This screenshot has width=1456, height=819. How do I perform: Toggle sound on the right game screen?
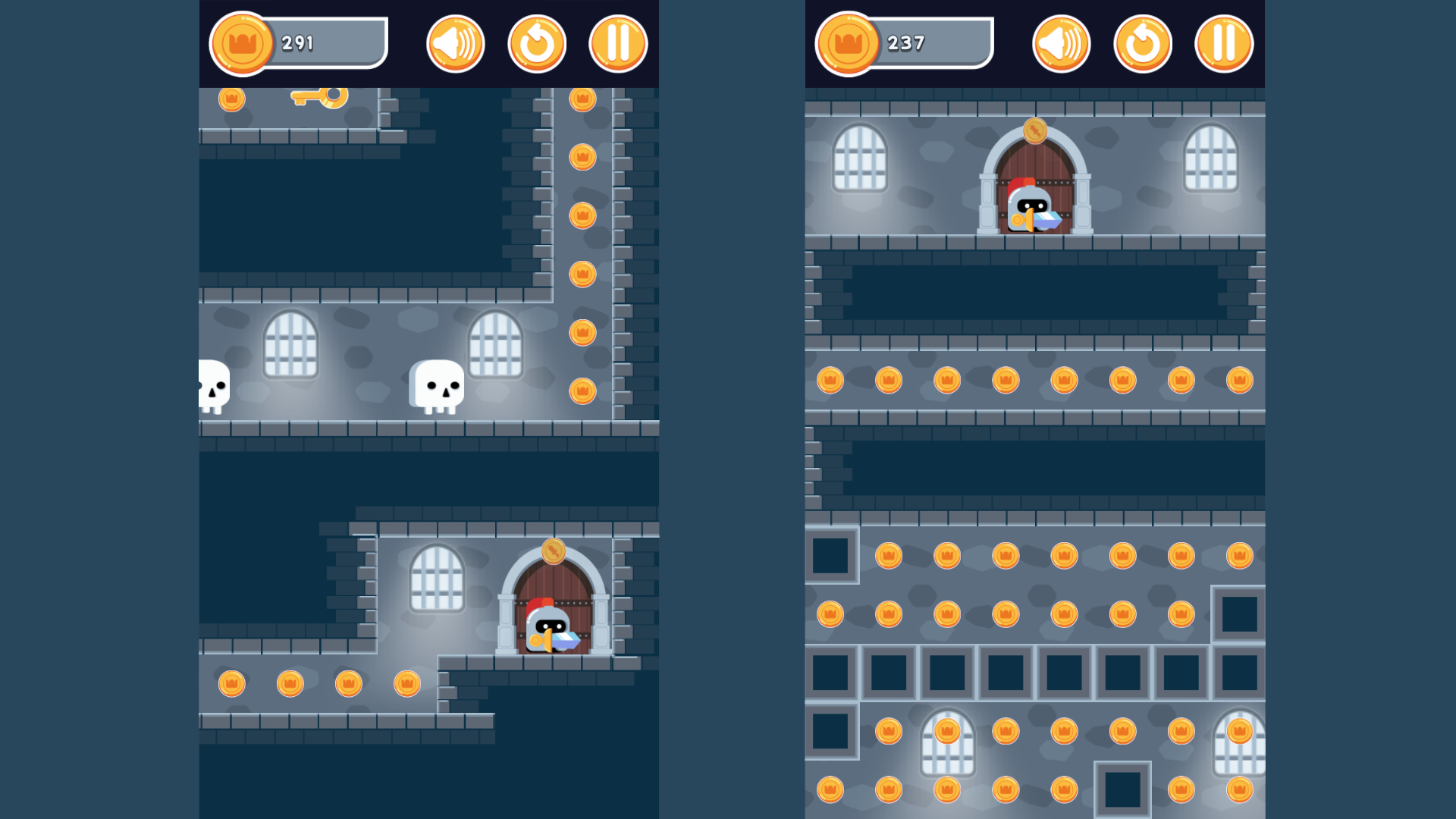coord(1061,44)
